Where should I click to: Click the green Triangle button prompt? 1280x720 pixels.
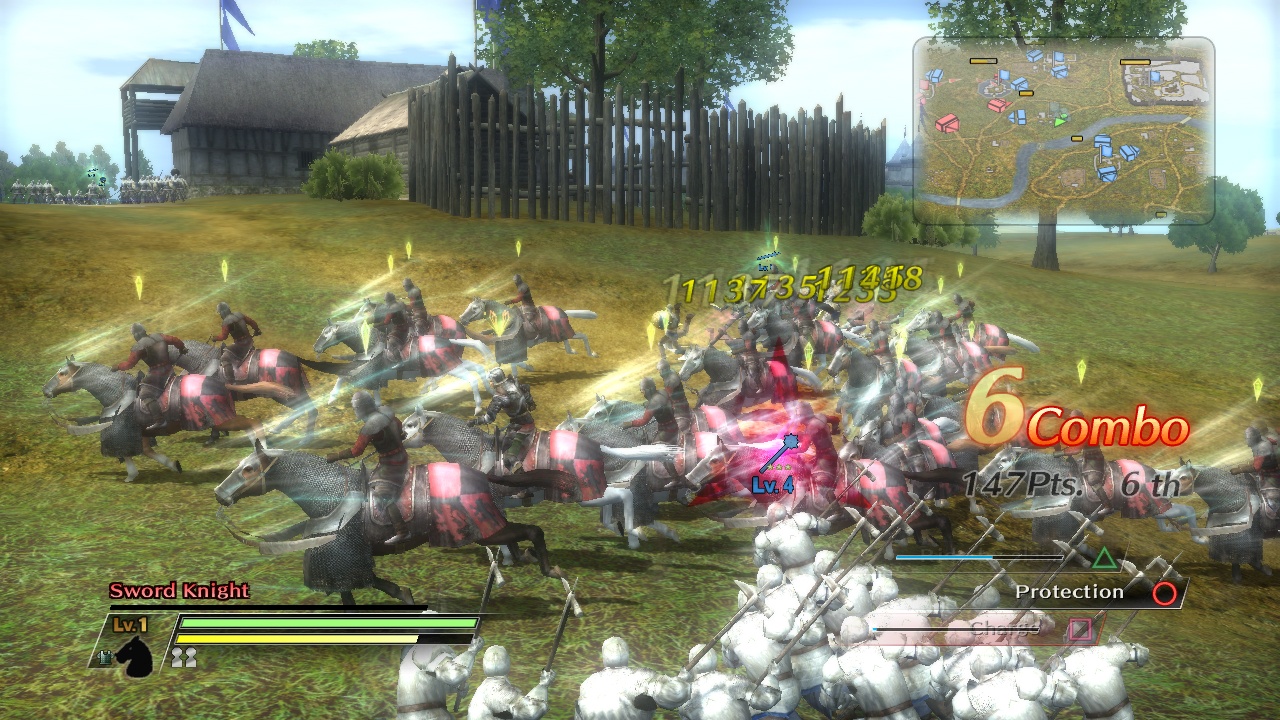point(1105,561)
